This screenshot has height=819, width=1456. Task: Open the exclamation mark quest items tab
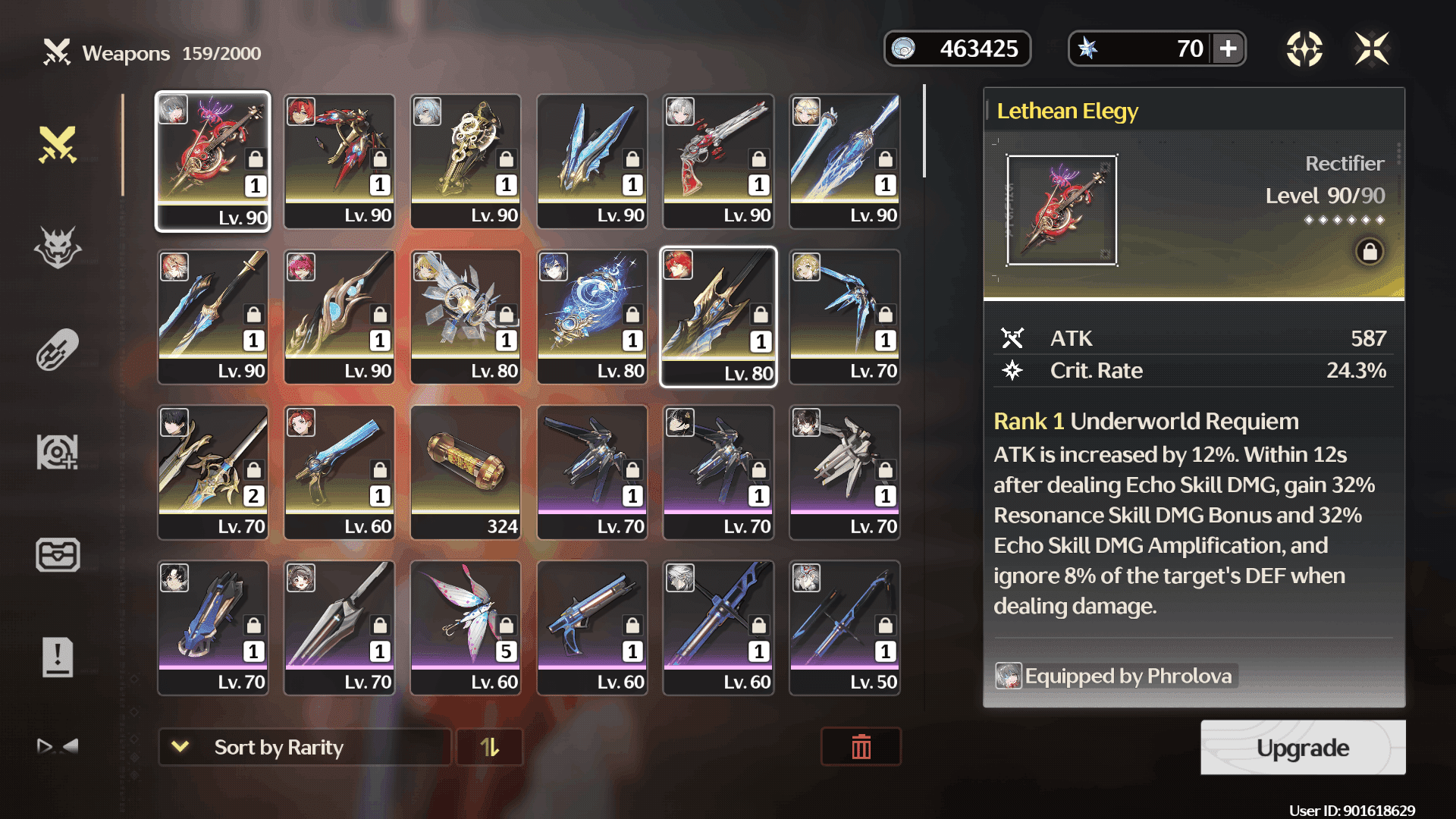[x=58, y=657]
